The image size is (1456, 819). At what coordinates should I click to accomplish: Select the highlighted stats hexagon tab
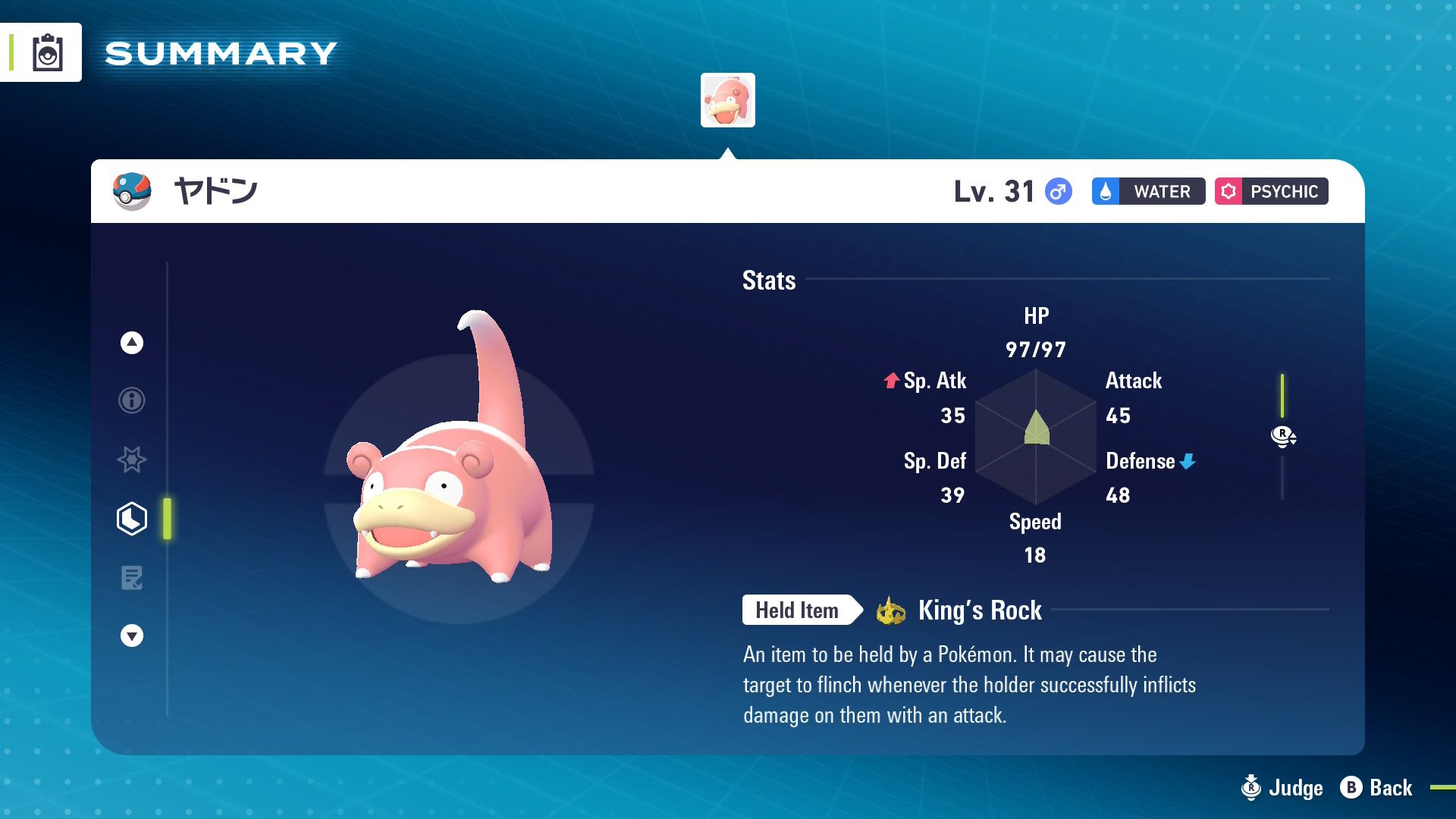click(132, 519)
